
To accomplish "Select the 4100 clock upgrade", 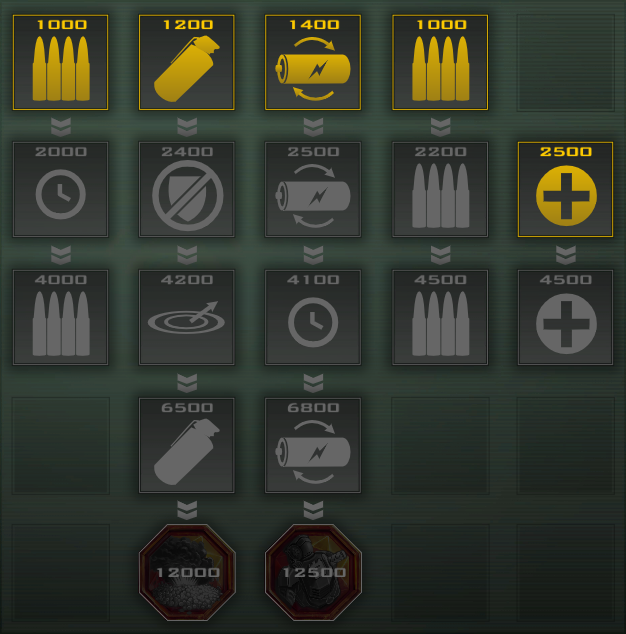I will tap(313, 317).
